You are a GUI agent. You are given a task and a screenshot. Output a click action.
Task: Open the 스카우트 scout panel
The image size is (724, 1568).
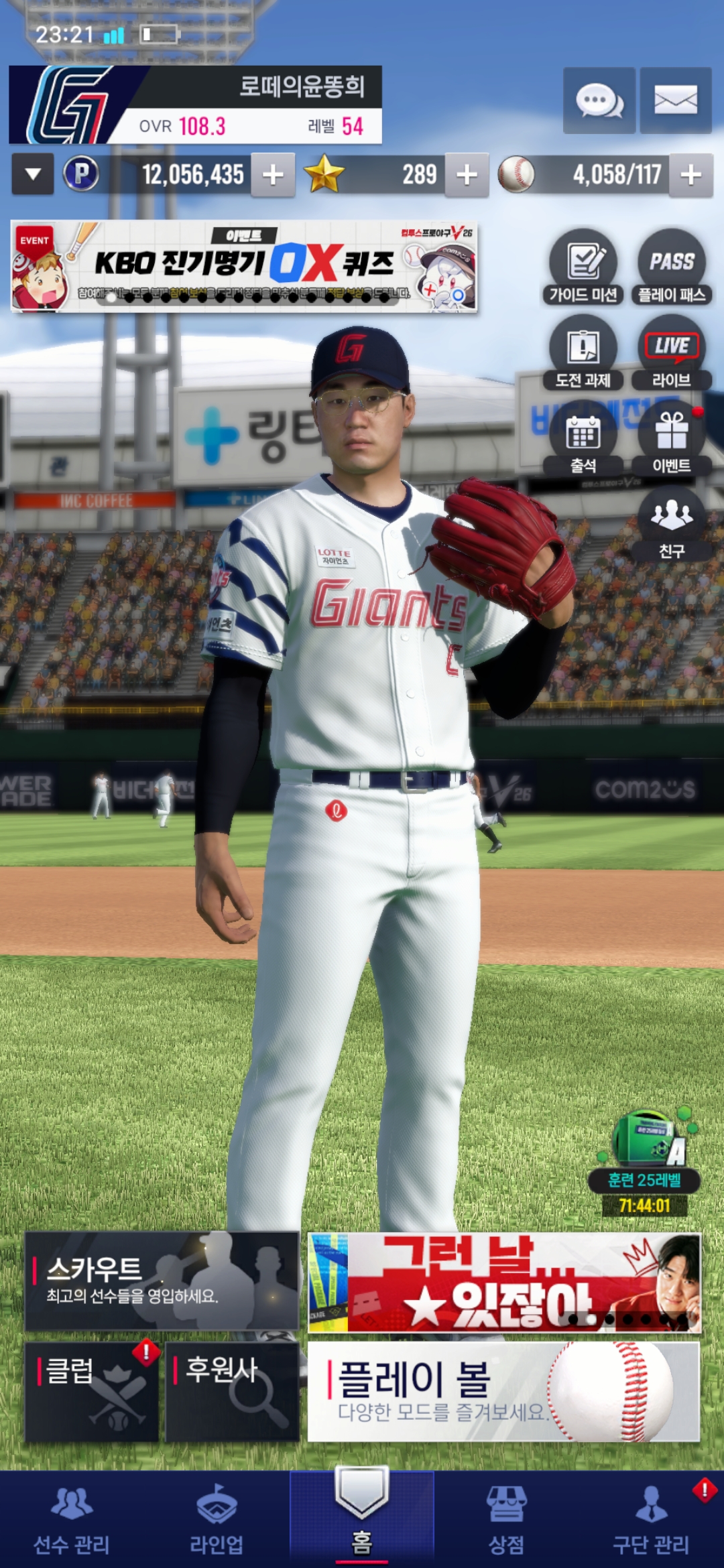[x=162, y=1281]
